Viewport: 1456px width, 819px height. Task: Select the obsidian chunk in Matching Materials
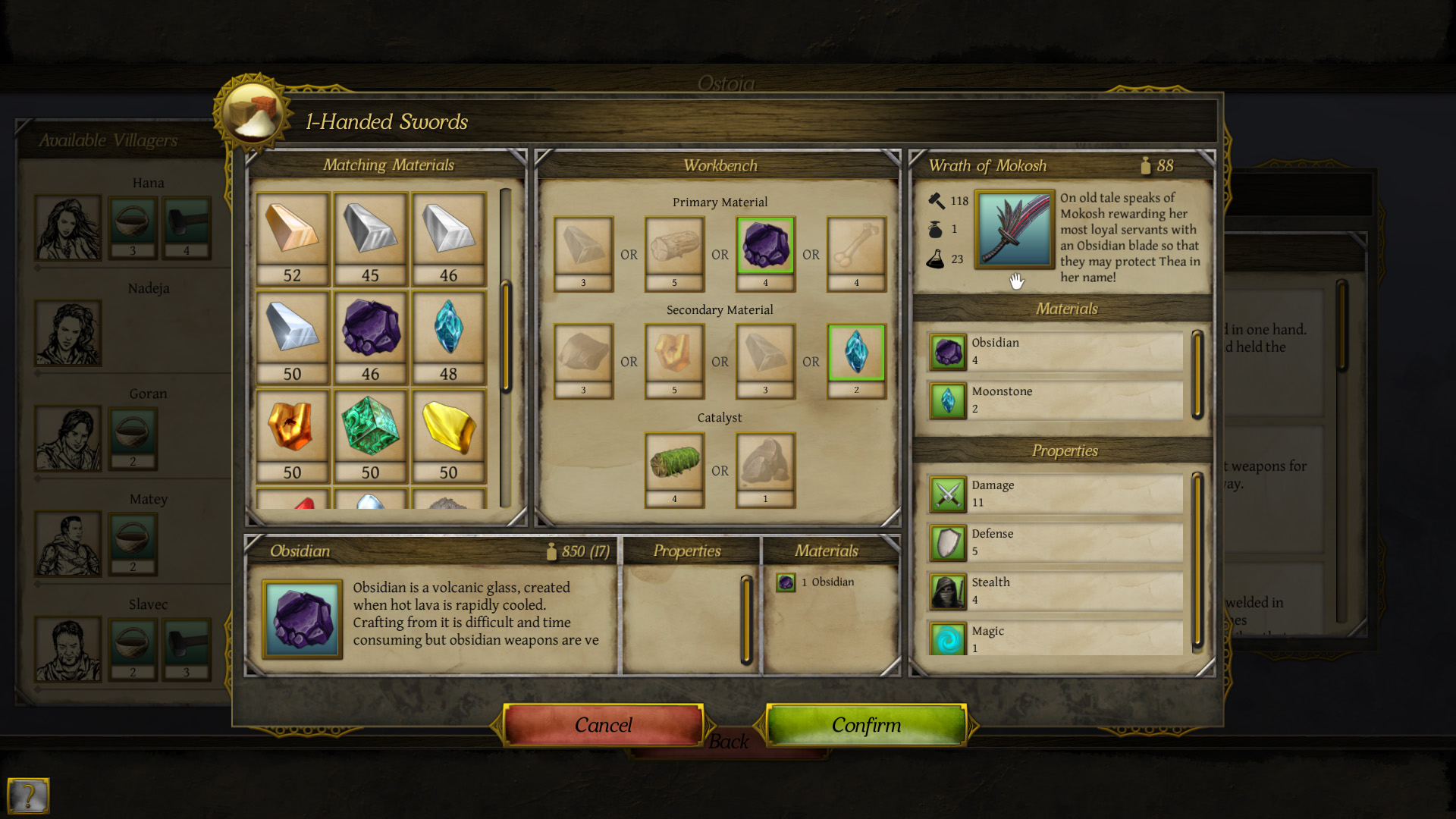point(370,334)
